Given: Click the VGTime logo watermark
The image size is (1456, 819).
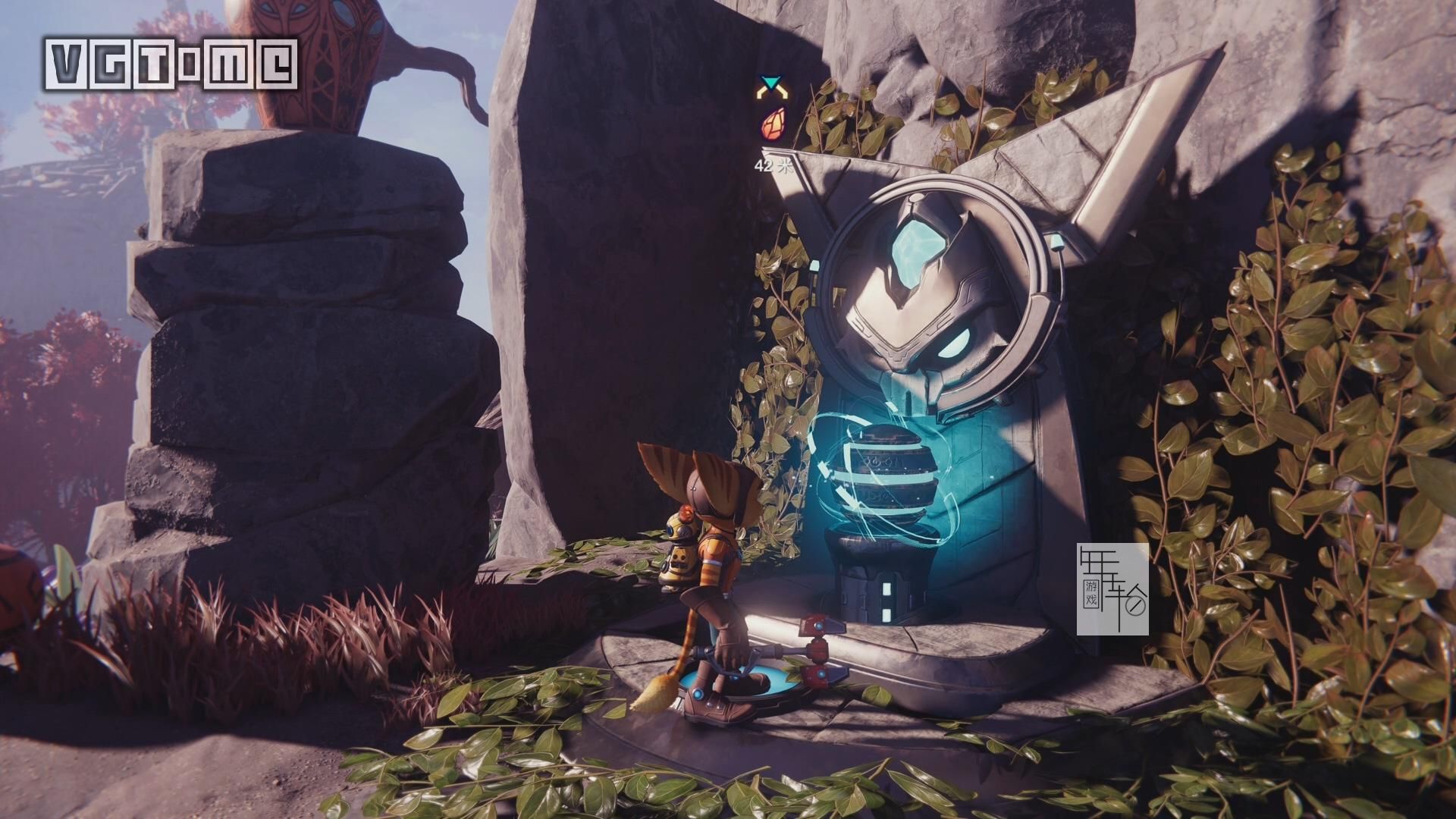Looking at the screenshot, I should tap(172, 64).
